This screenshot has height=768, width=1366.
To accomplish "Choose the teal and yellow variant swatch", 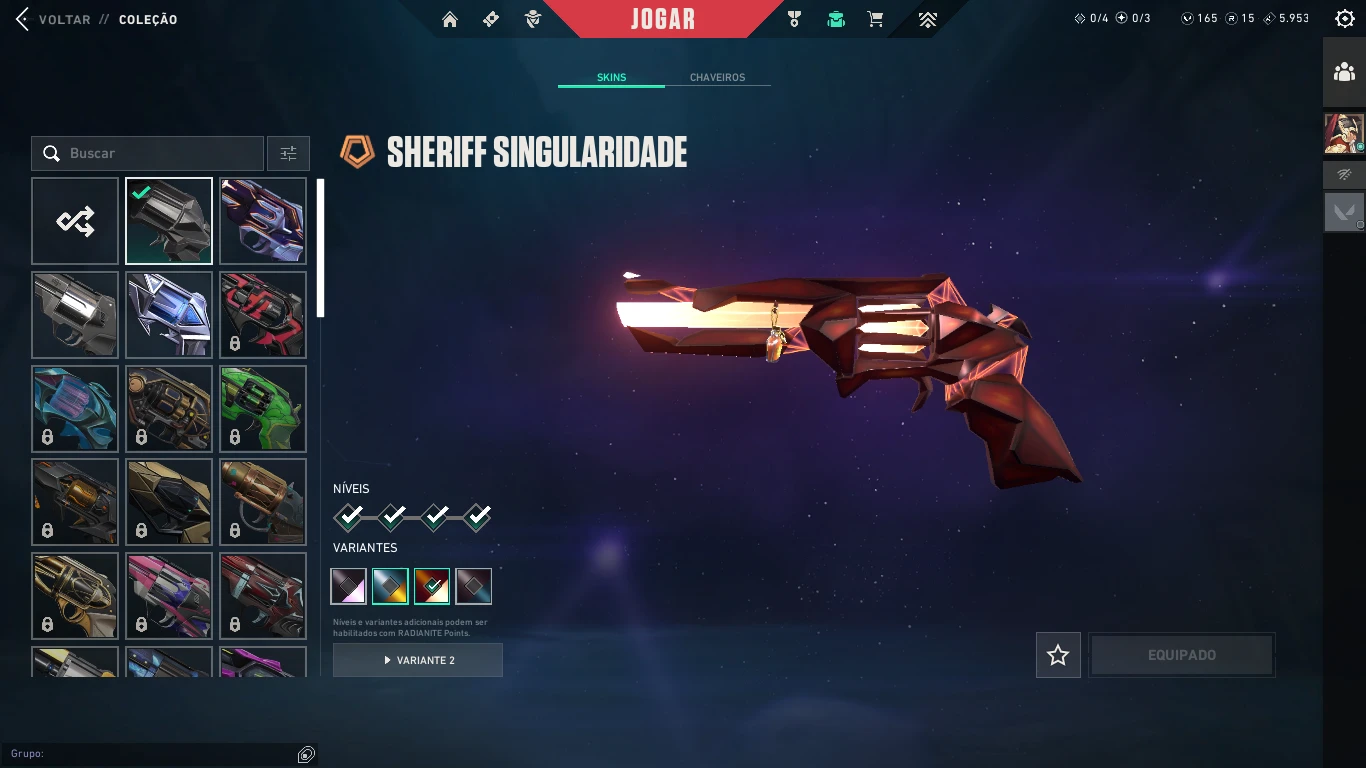I will tap(390, 586).
